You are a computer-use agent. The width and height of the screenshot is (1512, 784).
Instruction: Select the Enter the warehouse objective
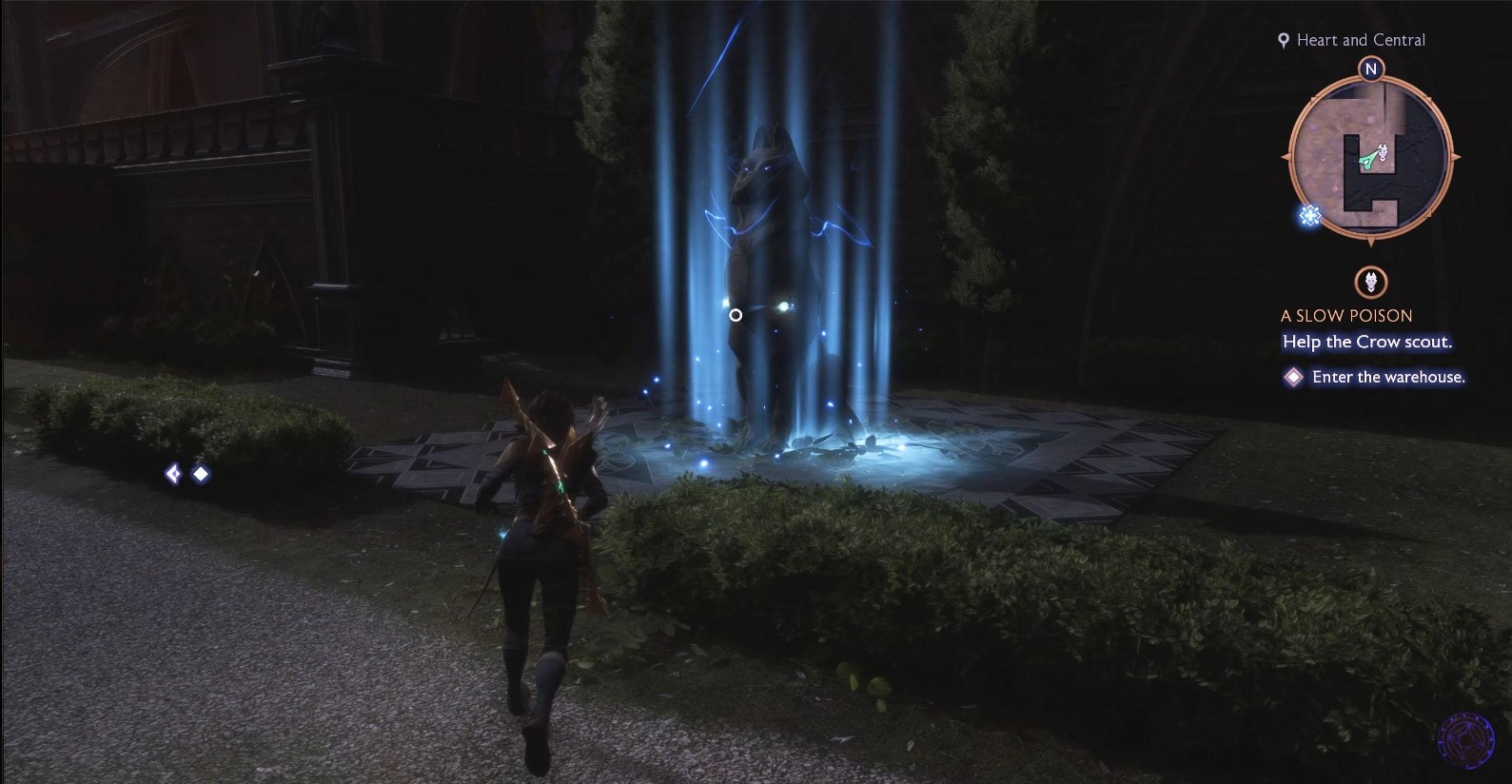(x=1387, y=377)
